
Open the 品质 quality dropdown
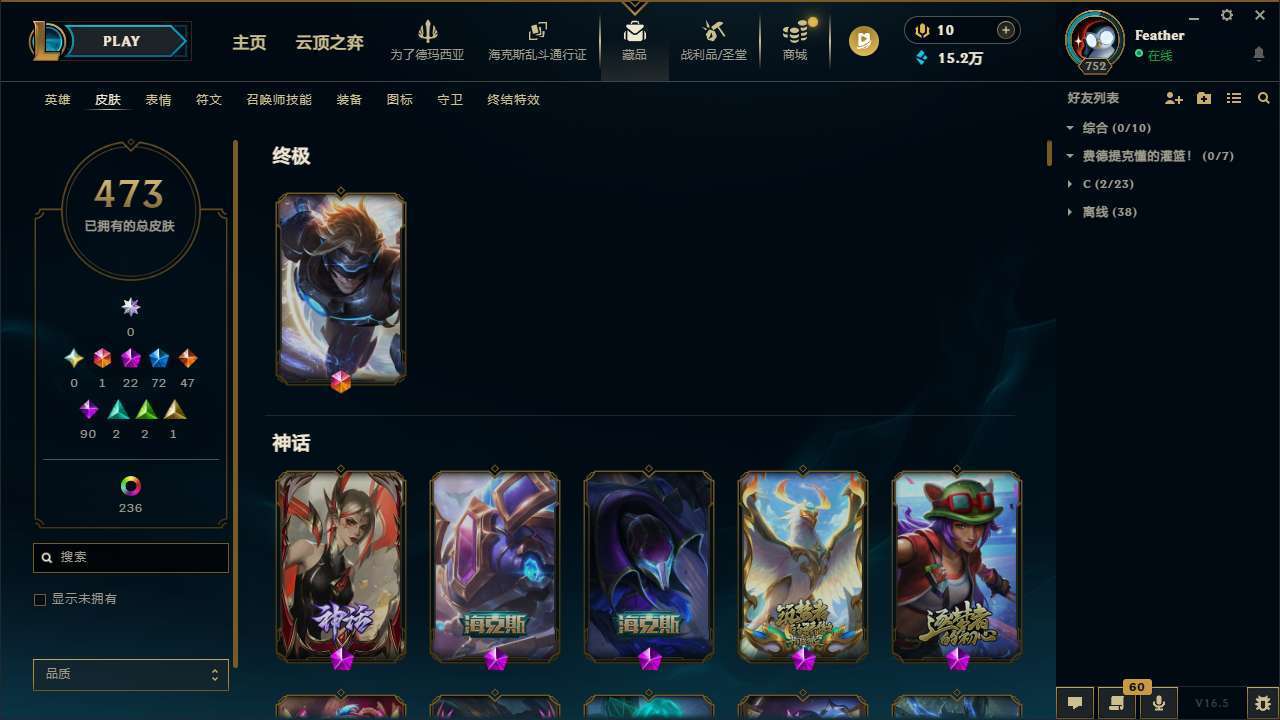tap(130, 674)
